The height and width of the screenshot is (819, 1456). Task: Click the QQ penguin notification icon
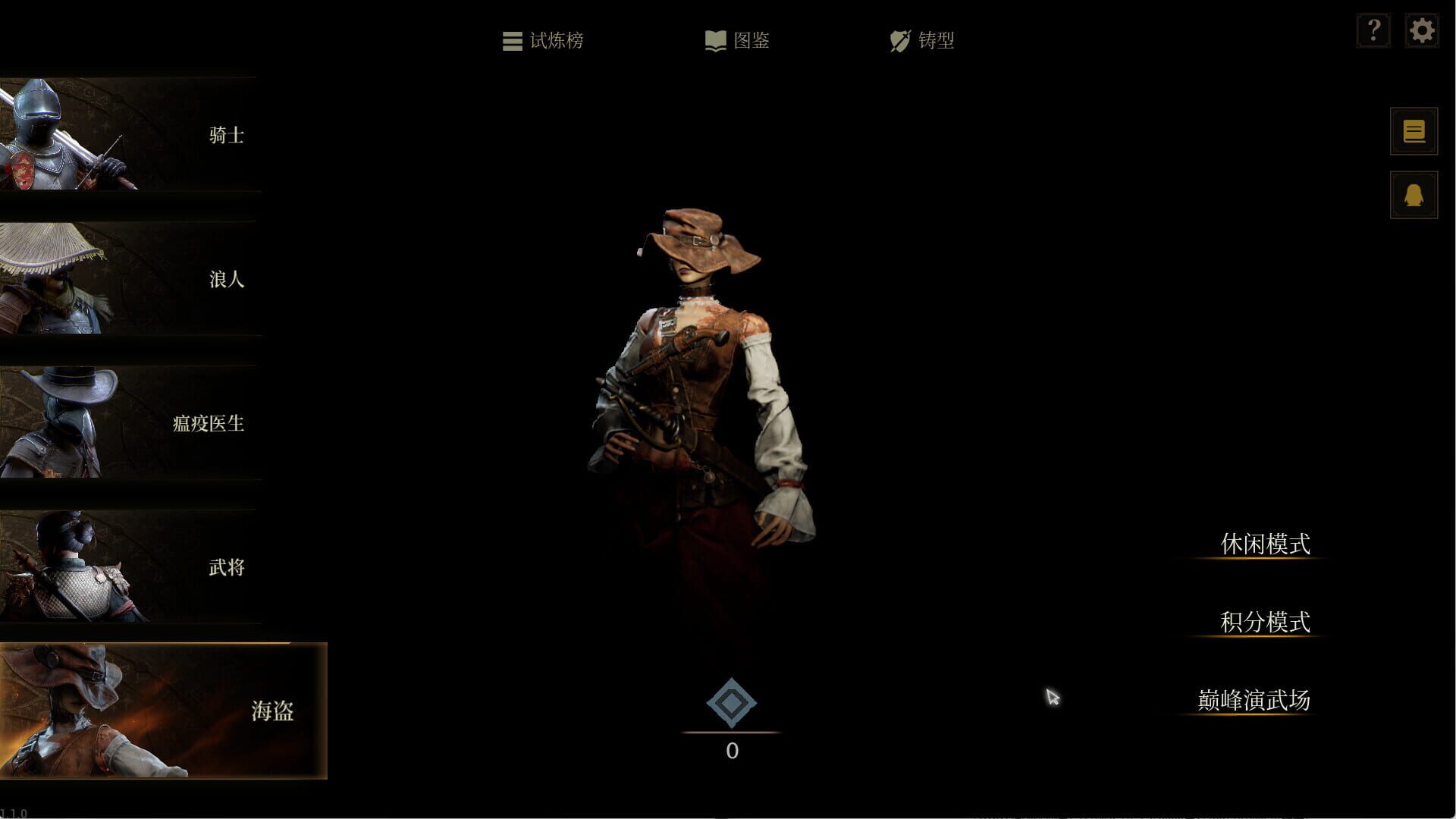coord(1413,194)
